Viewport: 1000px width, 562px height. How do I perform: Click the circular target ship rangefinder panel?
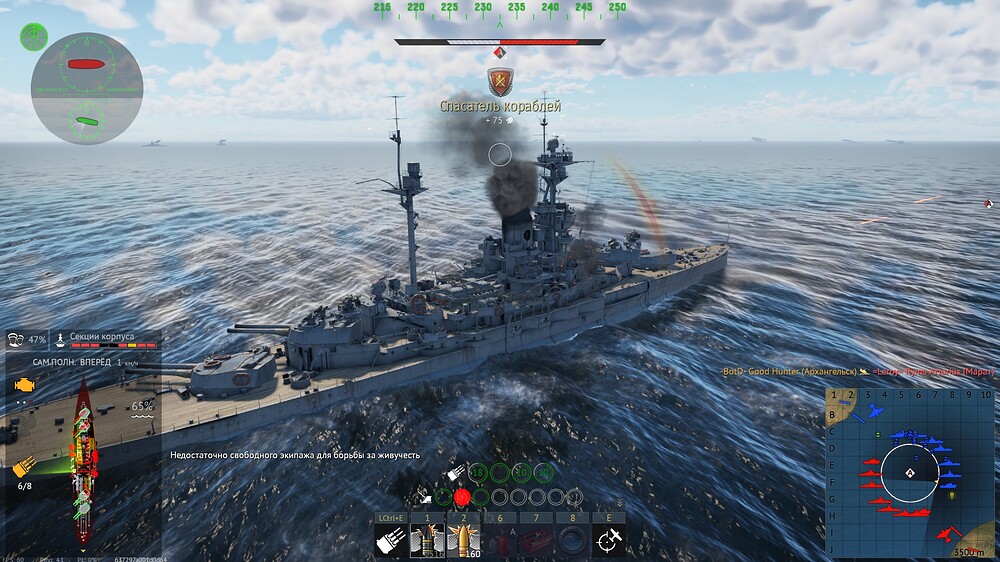(86, 88)
